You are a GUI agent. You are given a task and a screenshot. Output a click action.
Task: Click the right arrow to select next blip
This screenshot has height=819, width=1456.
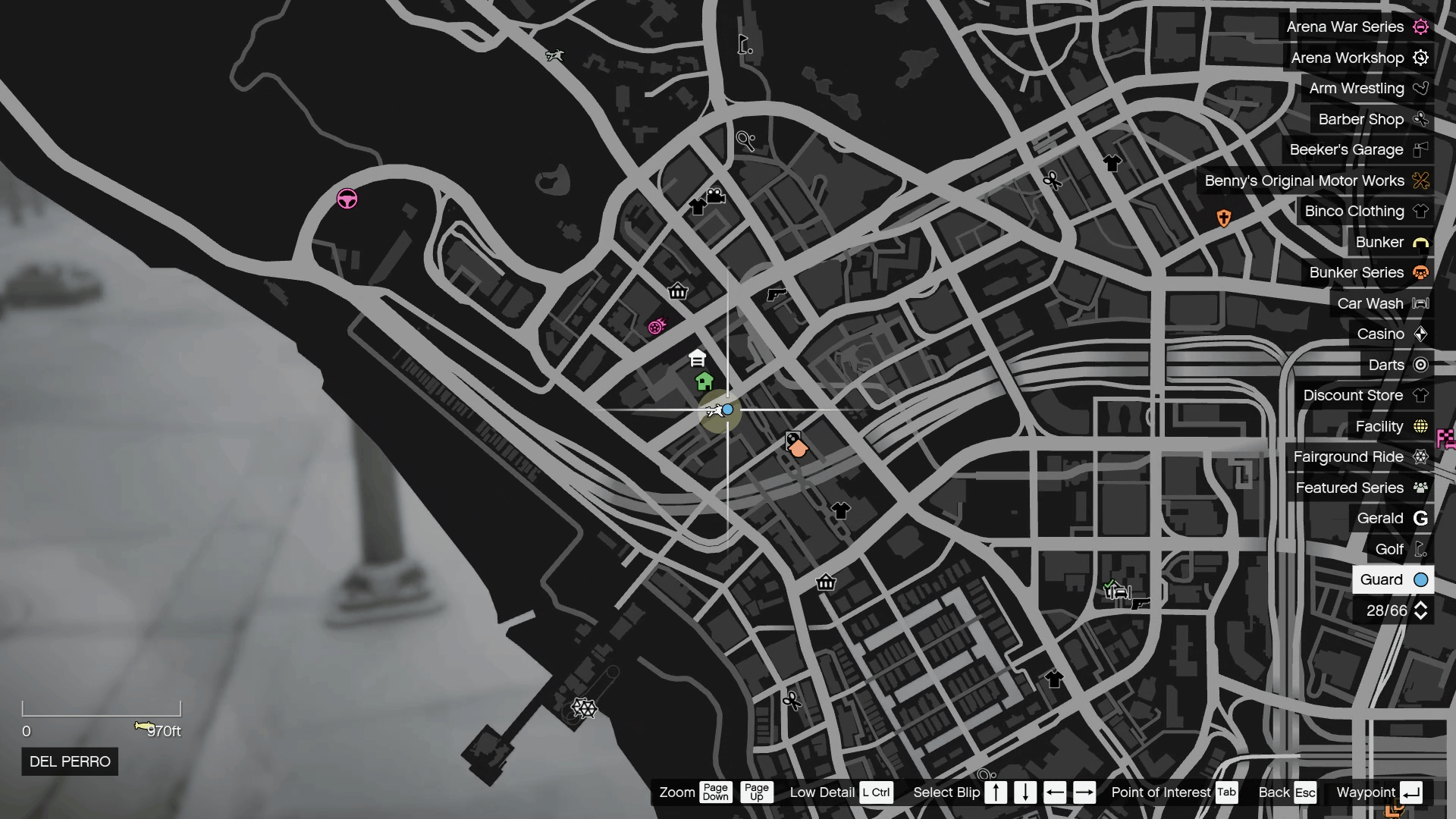coord(1084,792)
